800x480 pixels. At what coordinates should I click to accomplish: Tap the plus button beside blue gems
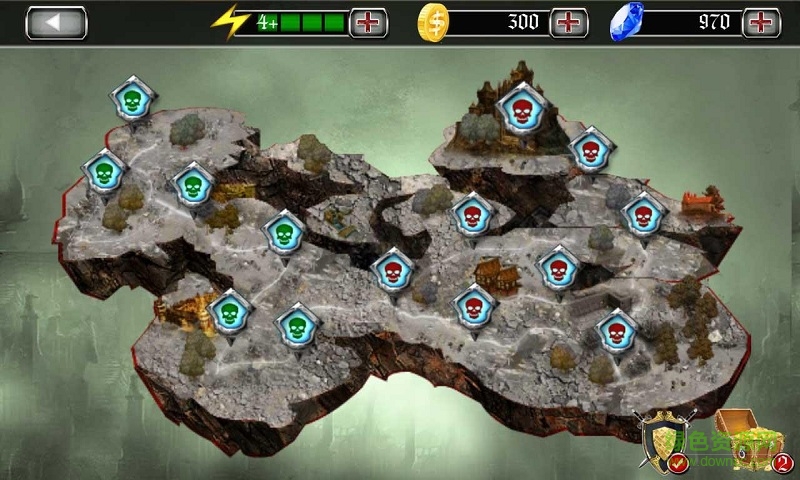[x=762, y=22]
